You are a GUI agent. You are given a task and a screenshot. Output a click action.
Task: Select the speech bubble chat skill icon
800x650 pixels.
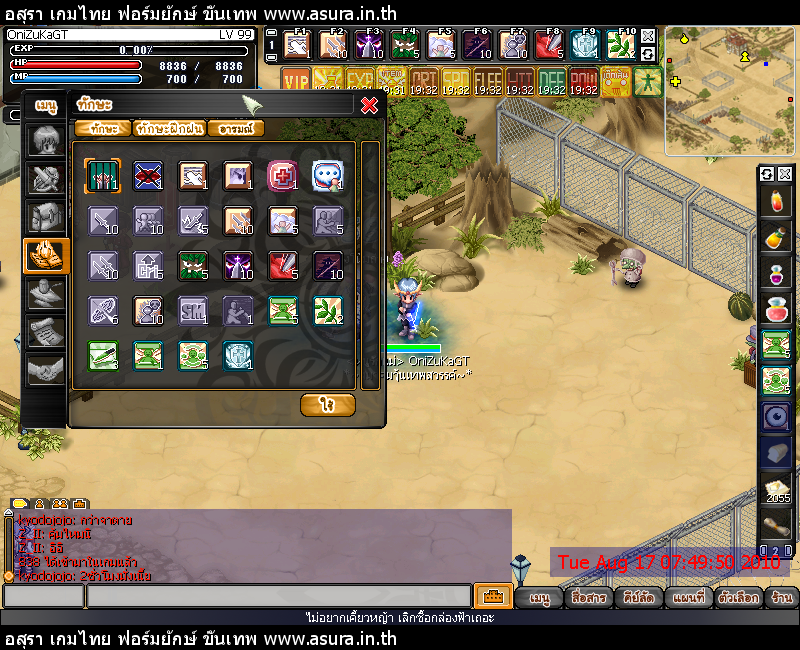point(327,175)
